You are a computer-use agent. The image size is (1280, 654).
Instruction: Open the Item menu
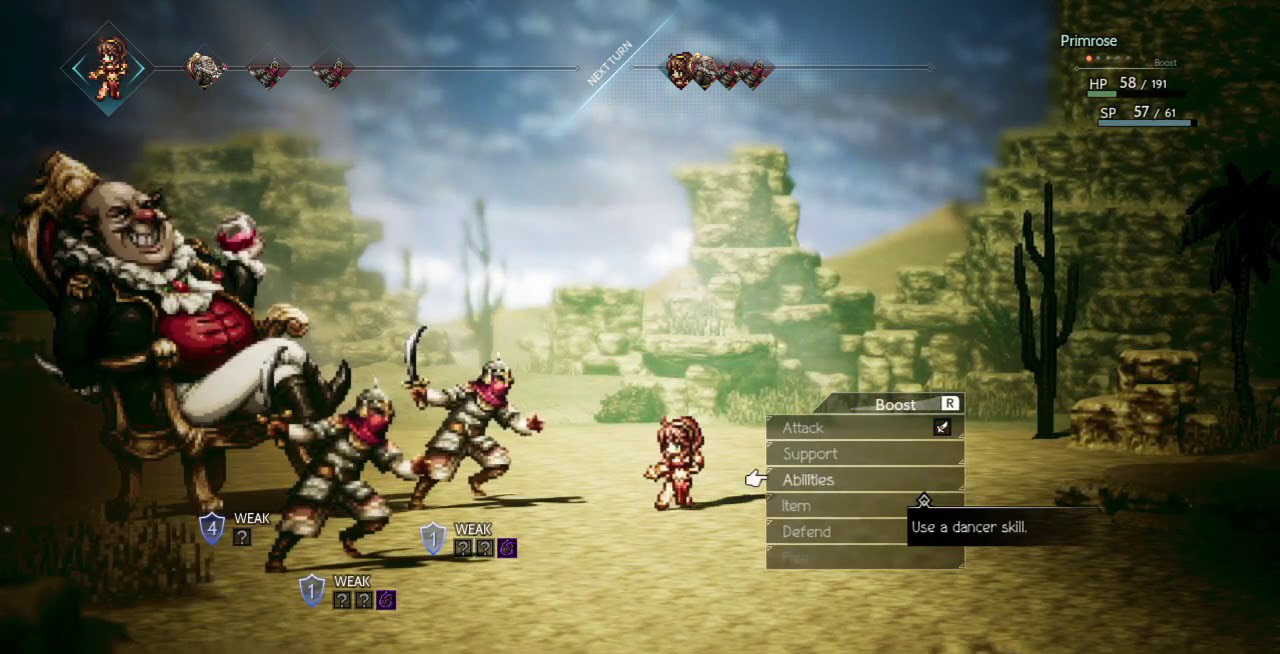[796, 506]
